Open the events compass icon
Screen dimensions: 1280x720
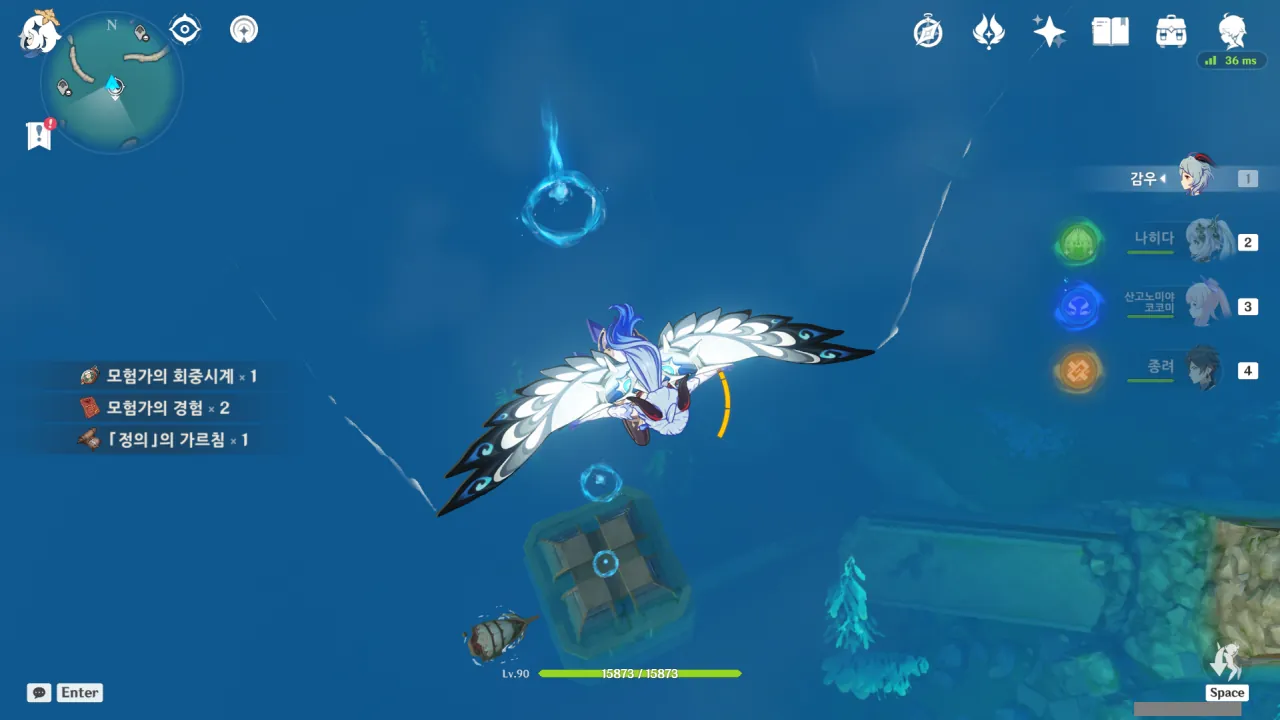928,32
